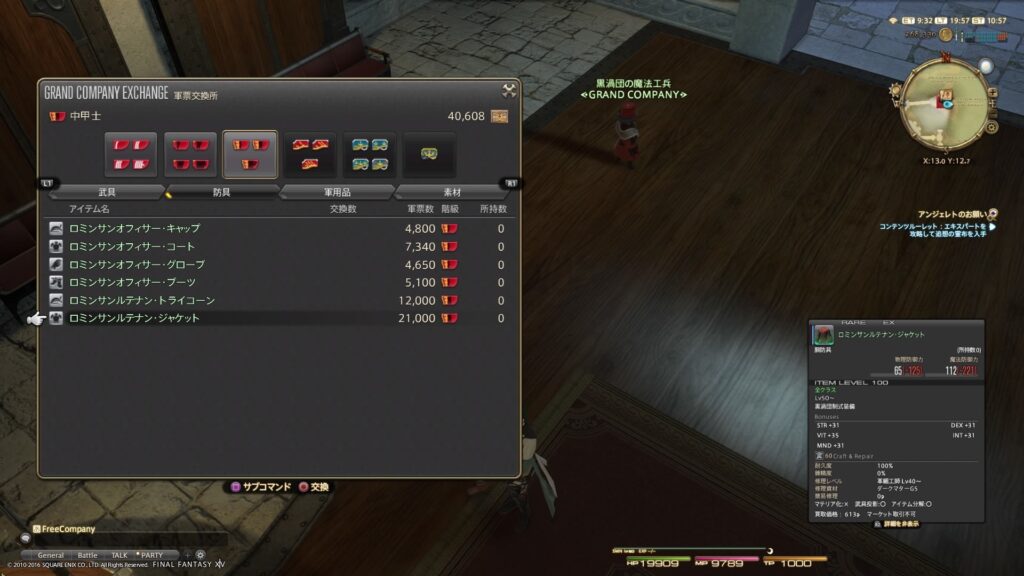
Task: Open chat log settings gear
Action: 200,555
